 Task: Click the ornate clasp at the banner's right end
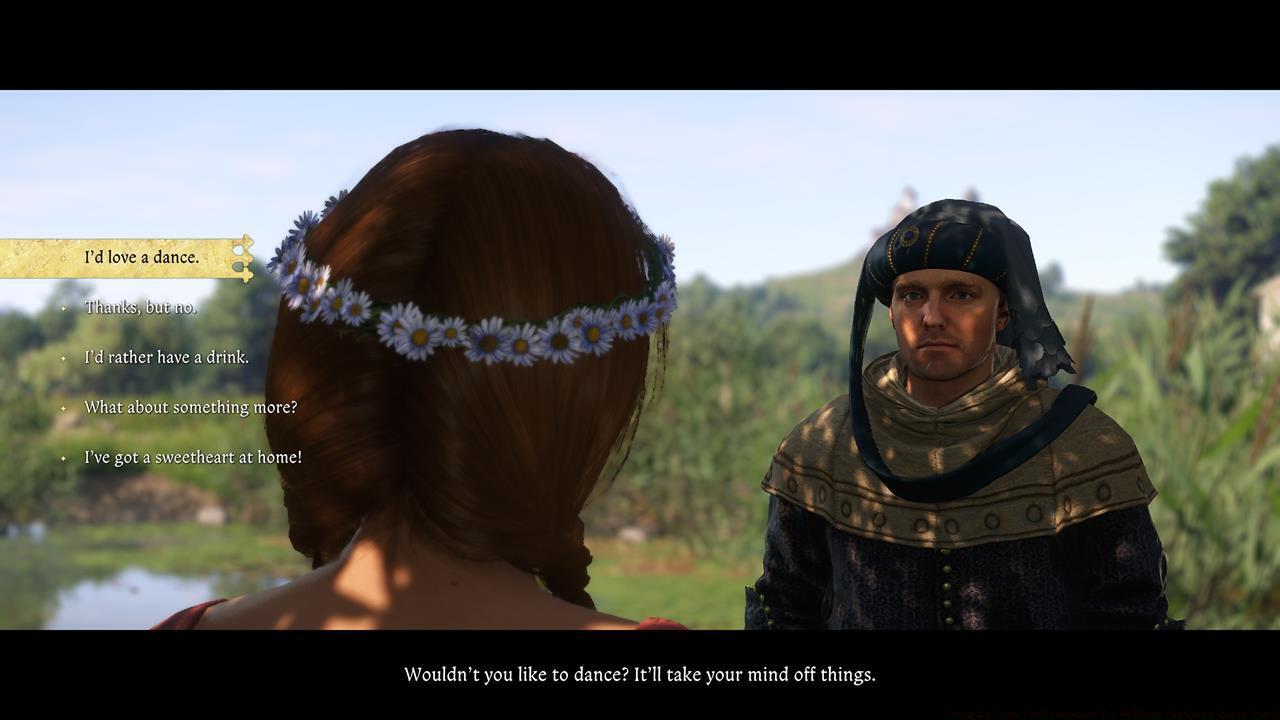[243, 257]
